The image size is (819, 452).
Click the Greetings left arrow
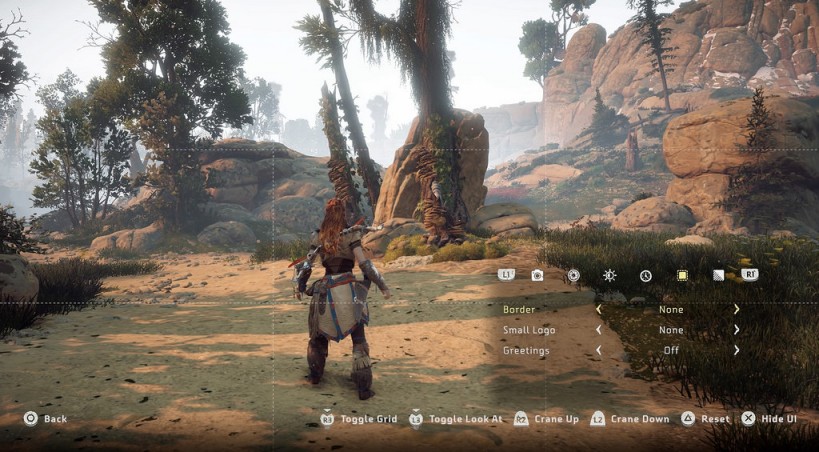click(x=599, y=351)
